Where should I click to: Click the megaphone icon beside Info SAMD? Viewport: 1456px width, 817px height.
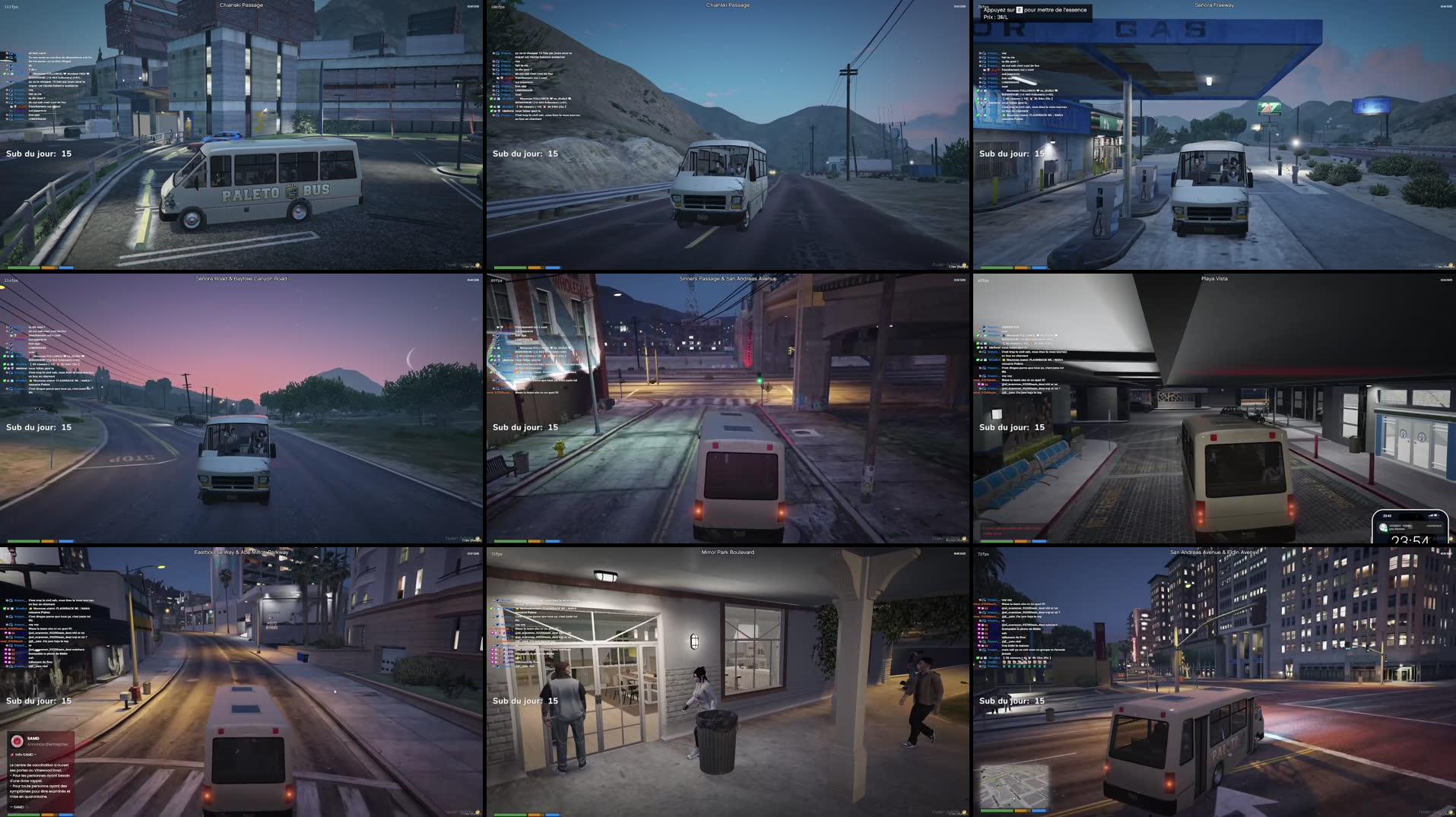click(x=12, y=755)
